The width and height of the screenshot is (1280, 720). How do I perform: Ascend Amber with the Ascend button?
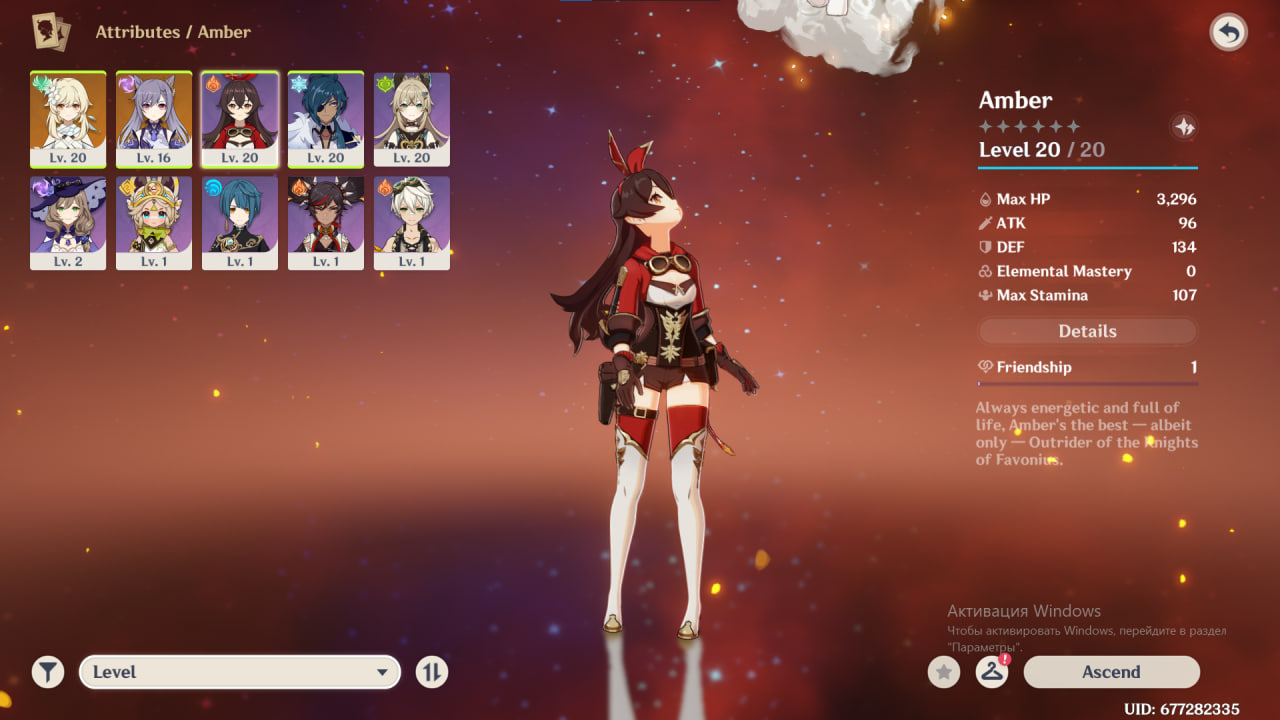tap(1110, 672)
